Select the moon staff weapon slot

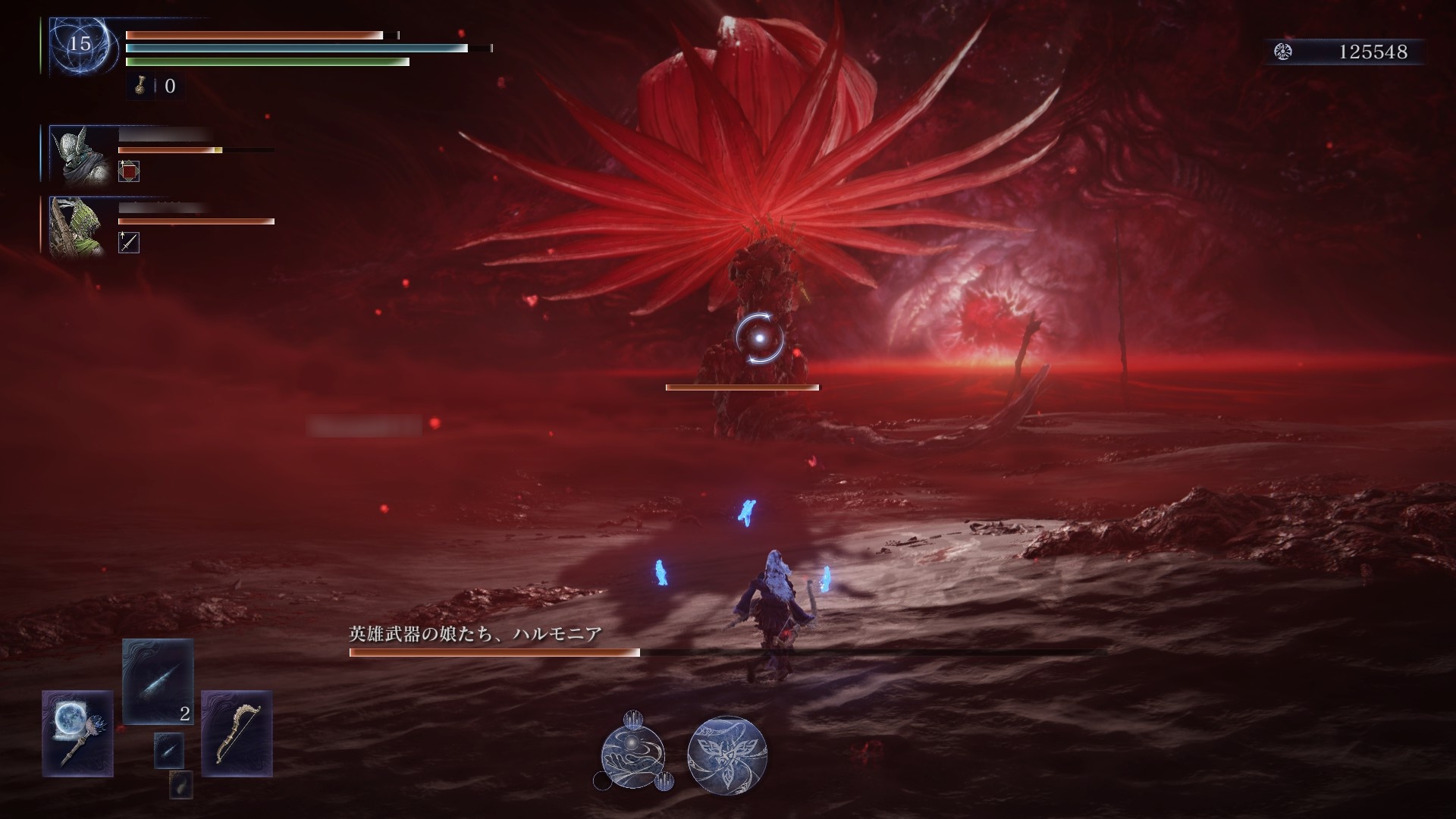coord(77,733)
